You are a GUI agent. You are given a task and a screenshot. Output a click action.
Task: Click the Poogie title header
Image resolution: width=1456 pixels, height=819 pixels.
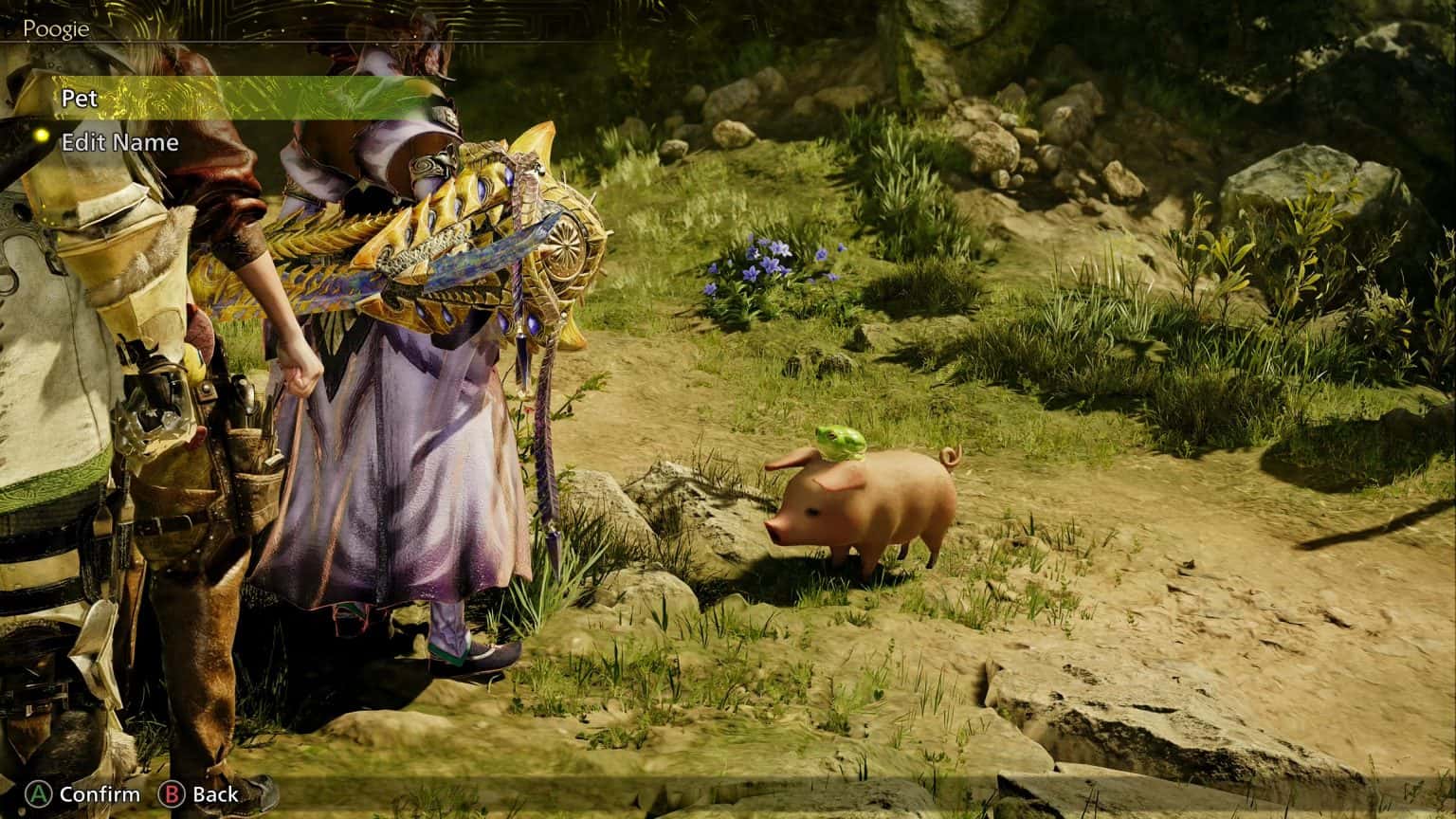click(x=57, y=28)
